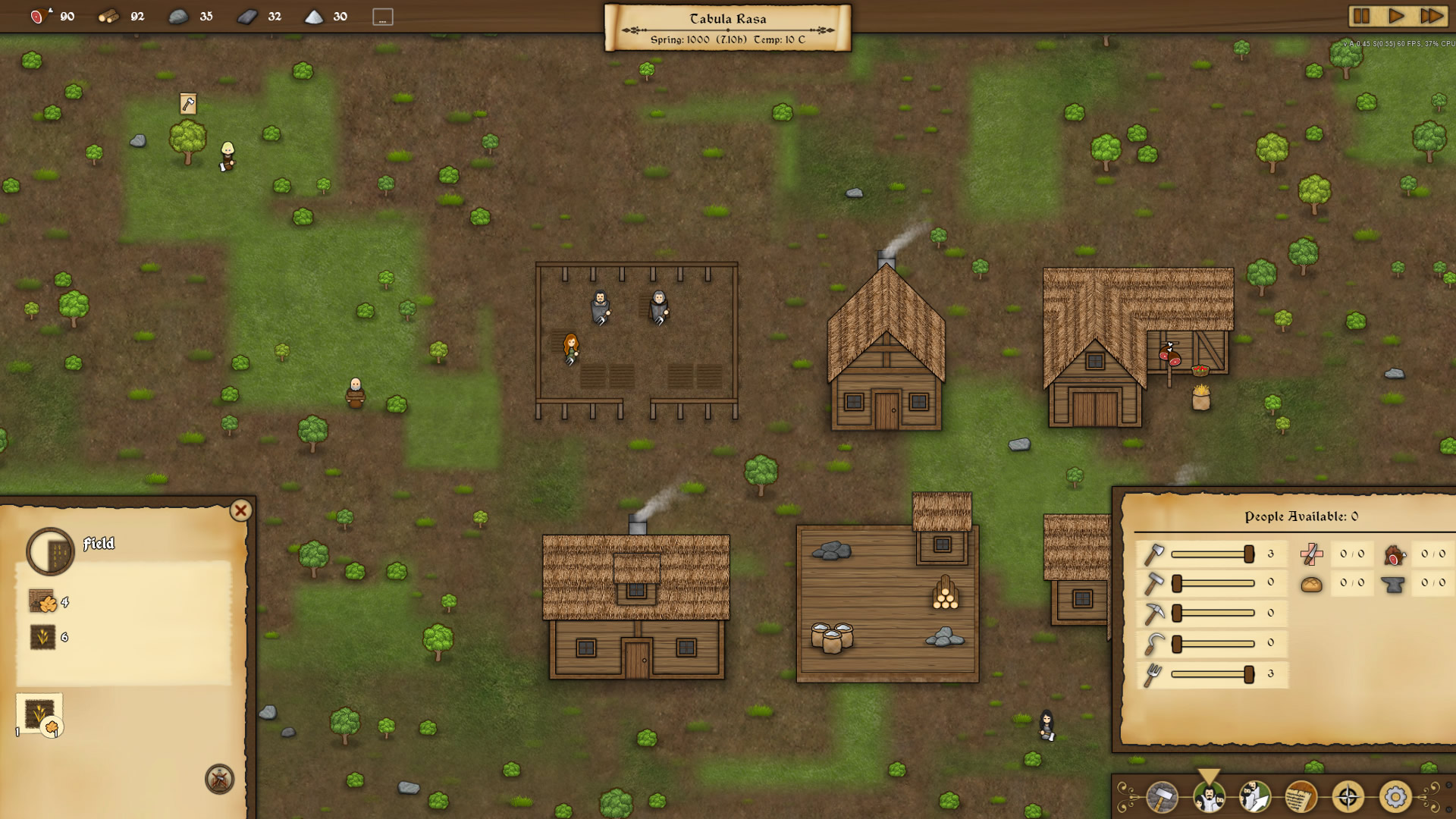Open the parchment scroll log menu
Viewport: 1456px width, 819px height.
coord(1301,796)
